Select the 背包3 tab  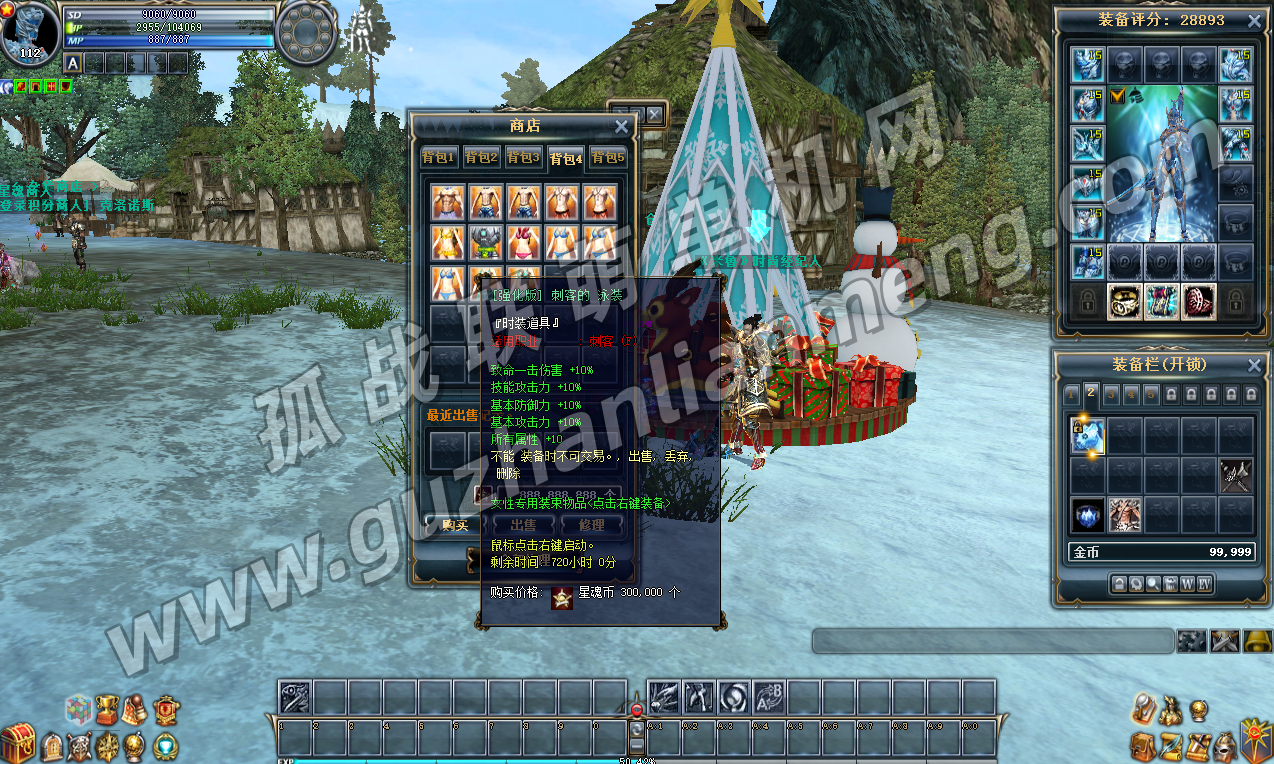tap(523, 158)
